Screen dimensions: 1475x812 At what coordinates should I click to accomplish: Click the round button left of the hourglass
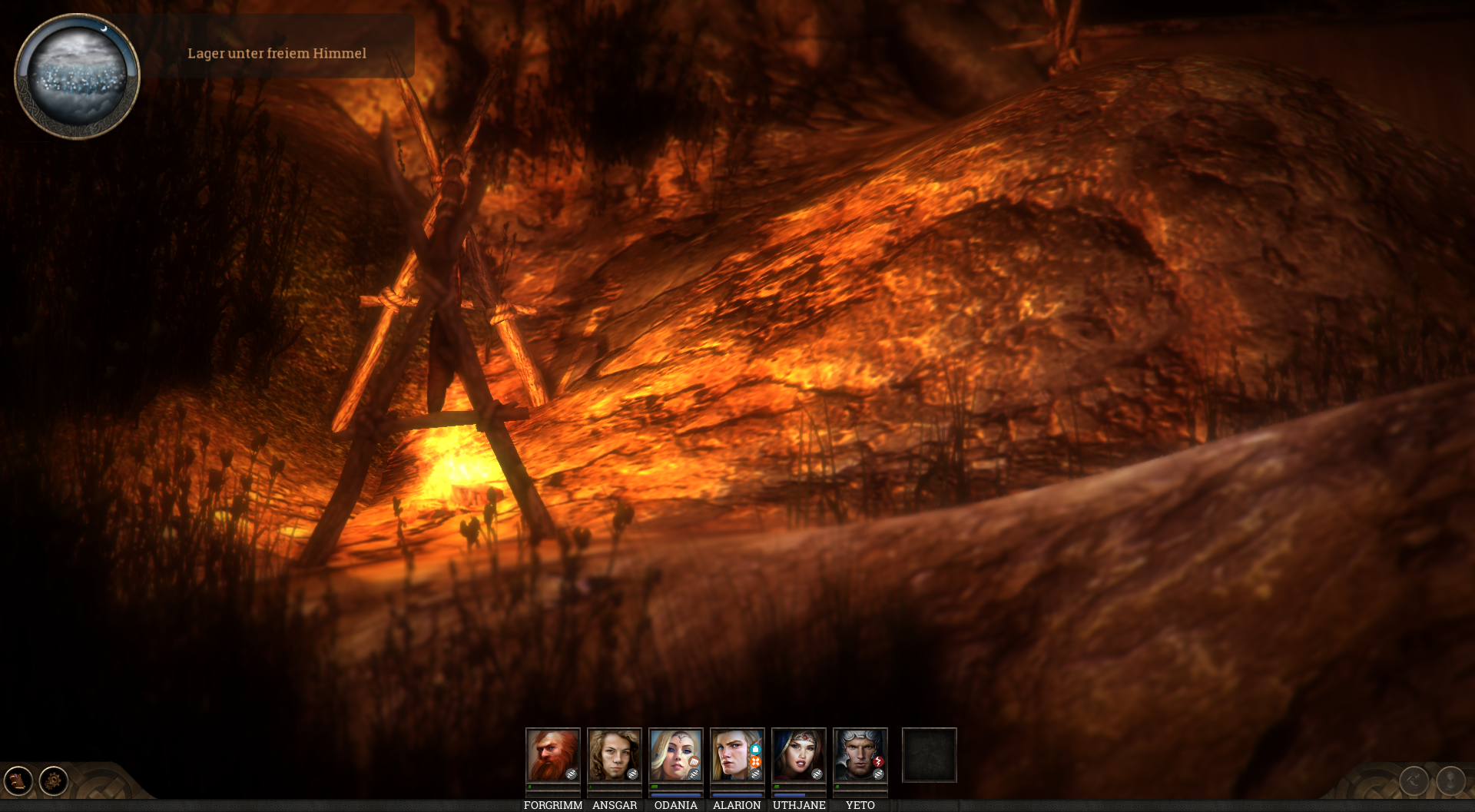click(x=1414, y=781)
